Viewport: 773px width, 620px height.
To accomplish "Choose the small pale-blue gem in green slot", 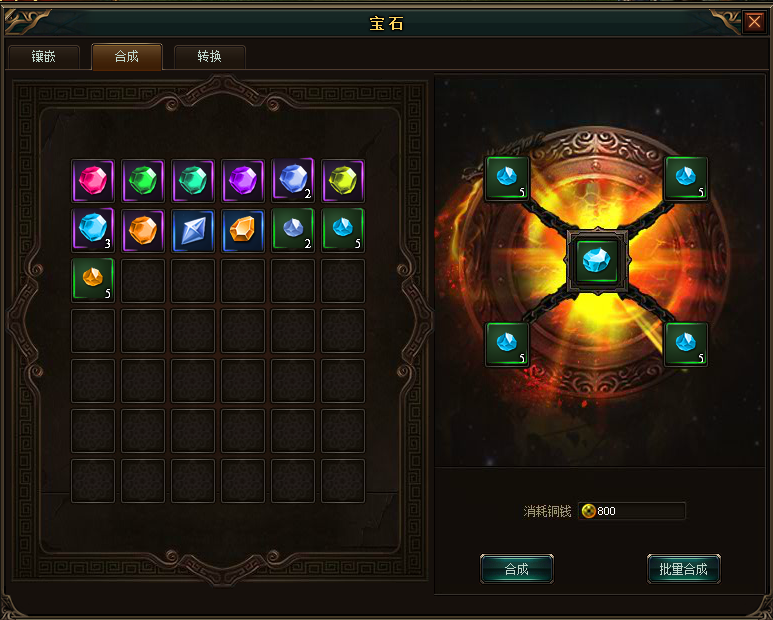I will click(293, 229).
